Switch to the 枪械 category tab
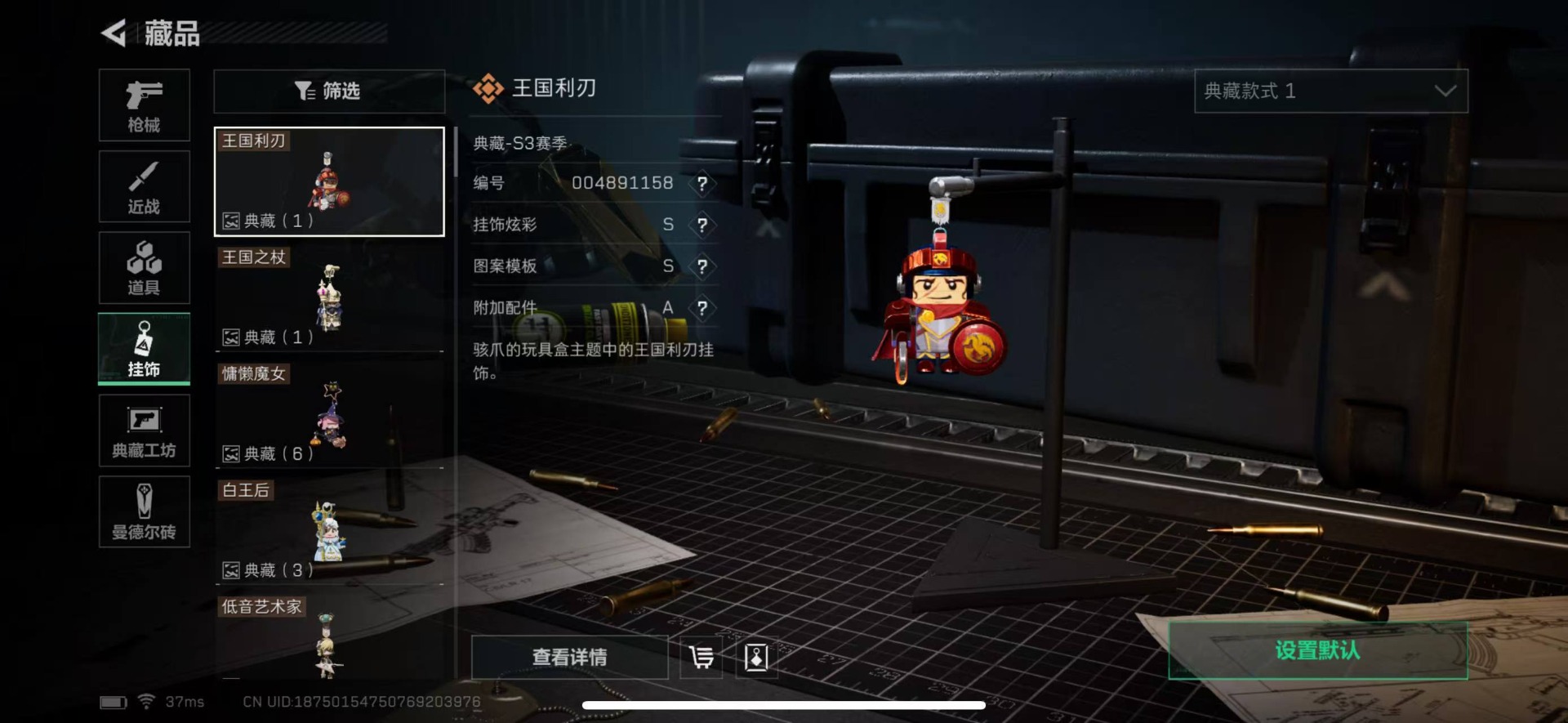This screenshot has height=723, width=1568. pos(144,105)
